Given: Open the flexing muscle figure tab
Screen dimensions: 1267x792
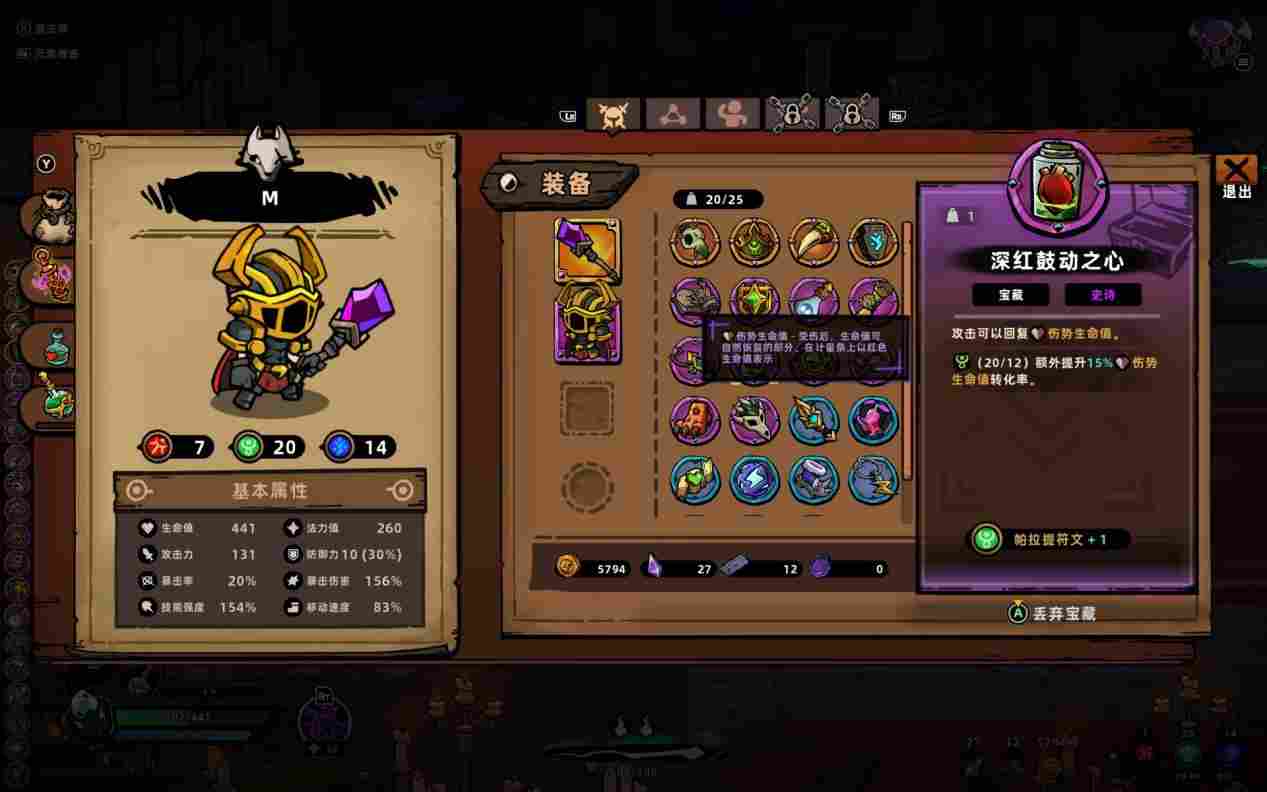Looking at the screenshot, I should tap(732, 115).
